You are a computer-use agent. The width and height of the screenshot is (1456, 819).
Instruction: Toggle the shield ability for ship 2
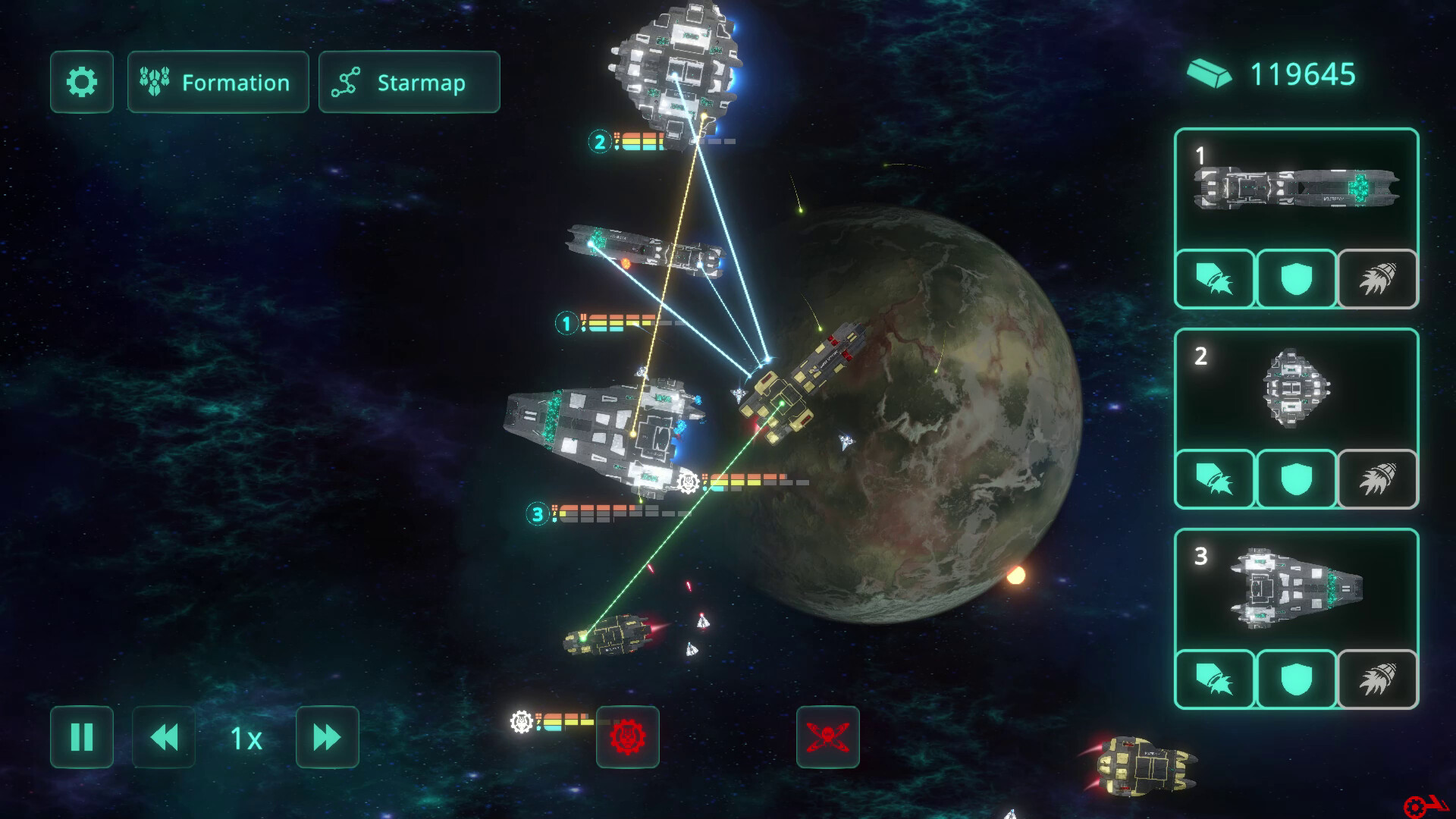coord(1296,479)
